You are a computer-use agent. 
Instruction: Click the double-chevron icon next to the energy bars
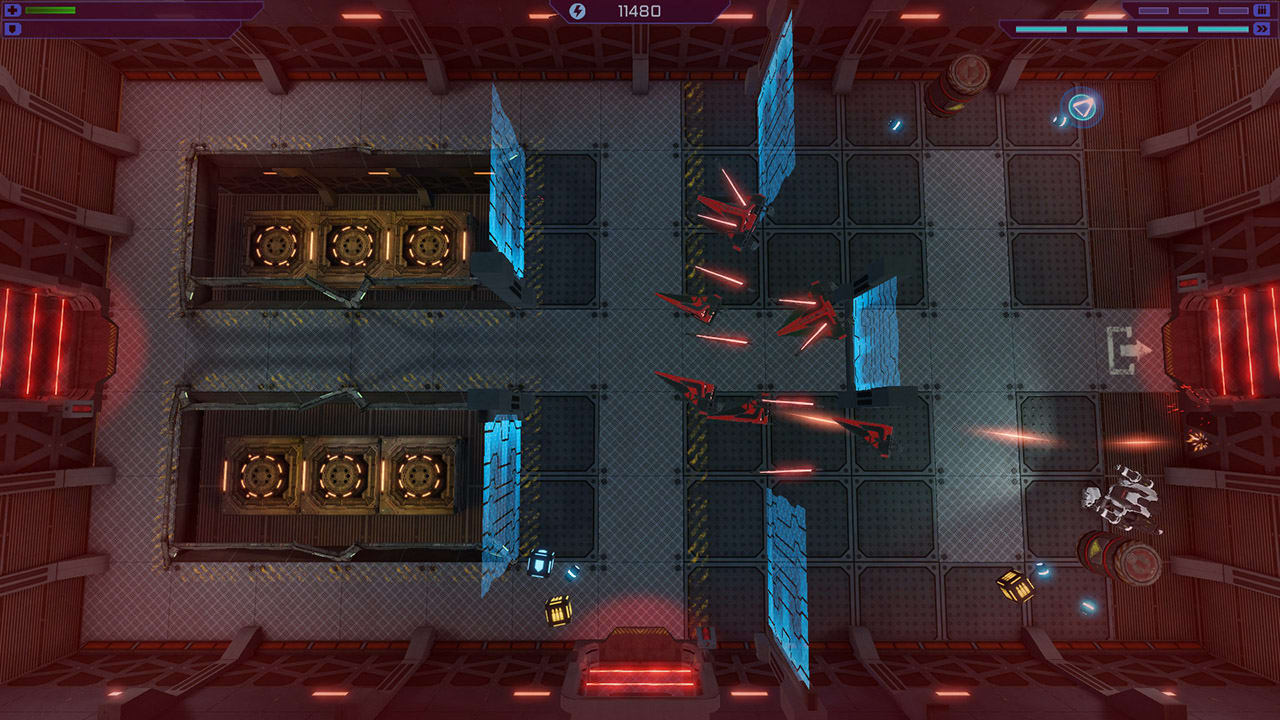[x=1262, y=28]
